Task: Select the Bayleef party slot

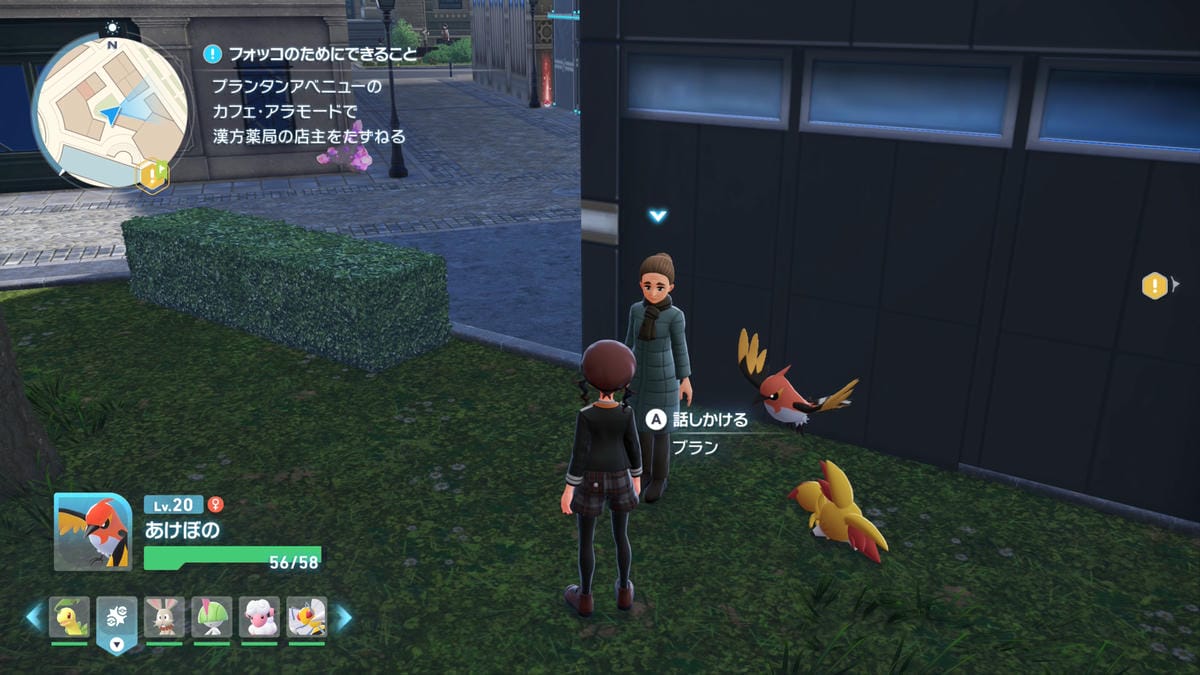Action: (69, 617)
